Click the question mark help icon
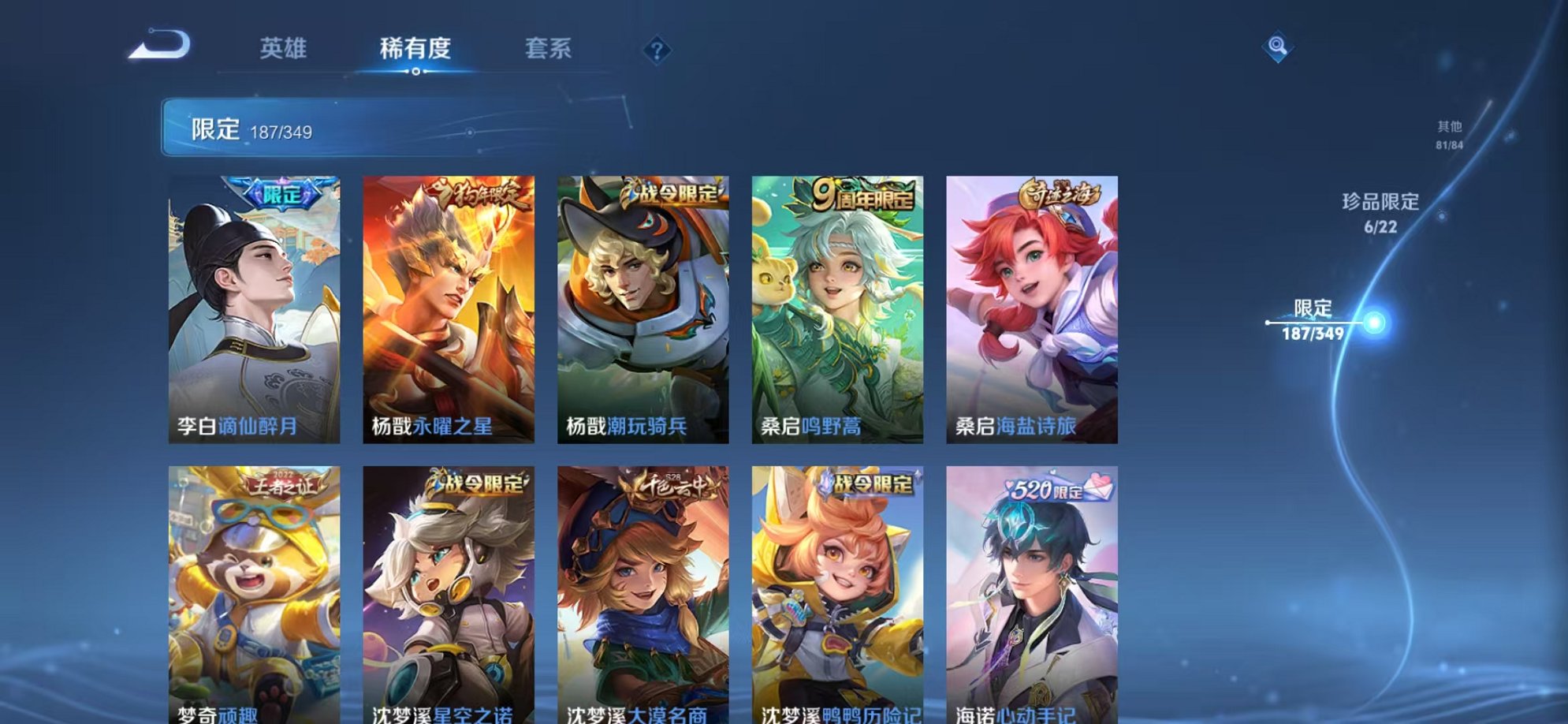The image size is (1568, 724). [x=657, y=50]
